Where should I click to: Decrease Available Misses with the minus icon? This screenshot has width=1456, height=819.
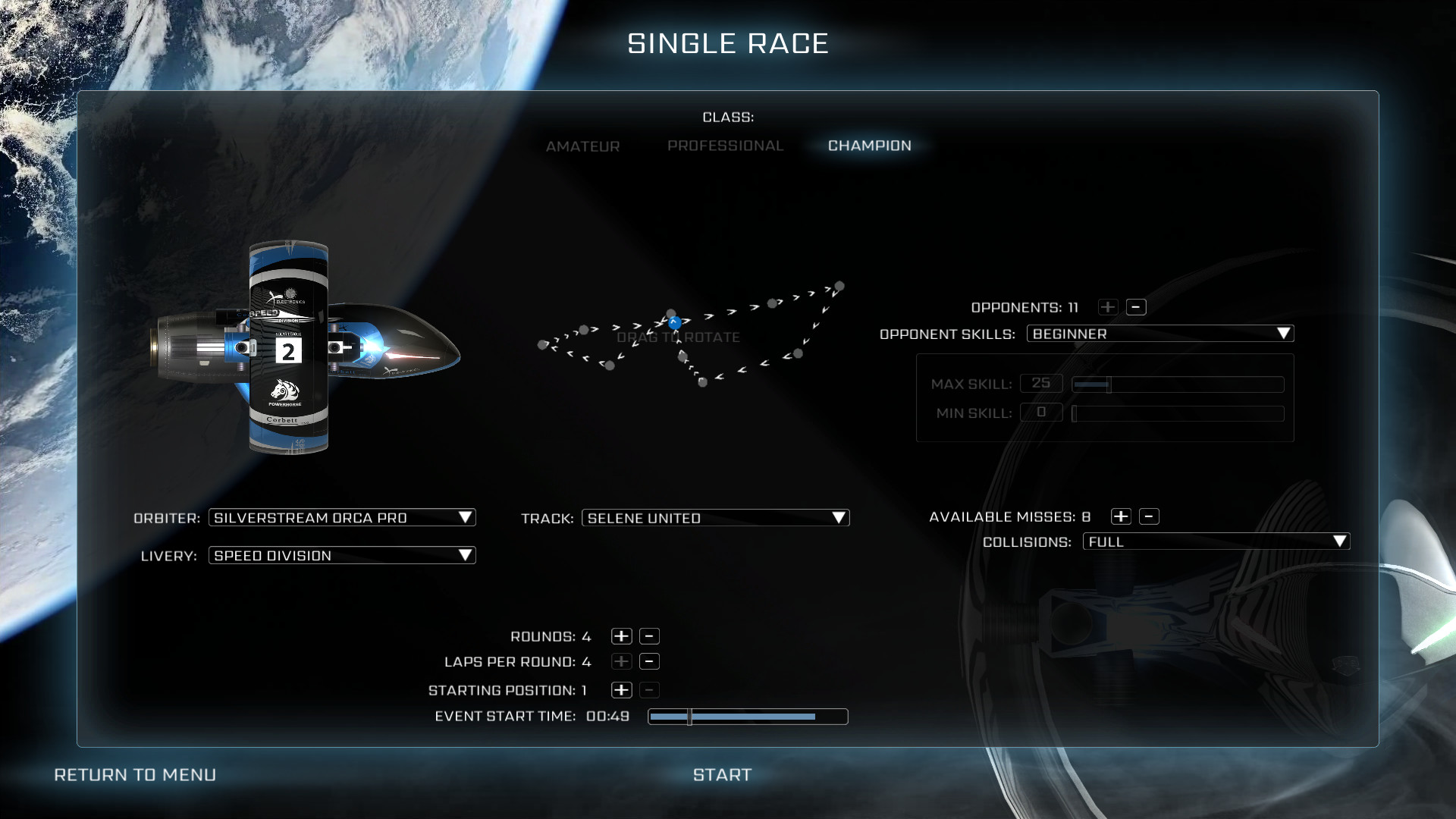(1150, 516)
